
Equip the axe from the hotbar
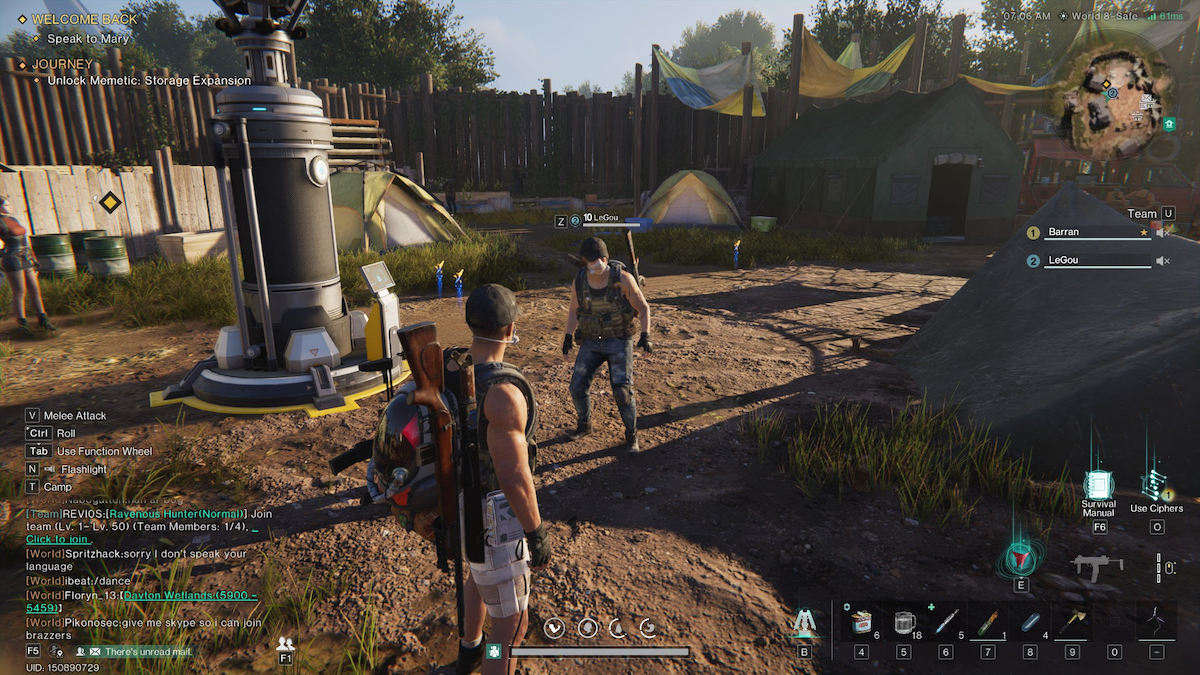click(1073, 622)
